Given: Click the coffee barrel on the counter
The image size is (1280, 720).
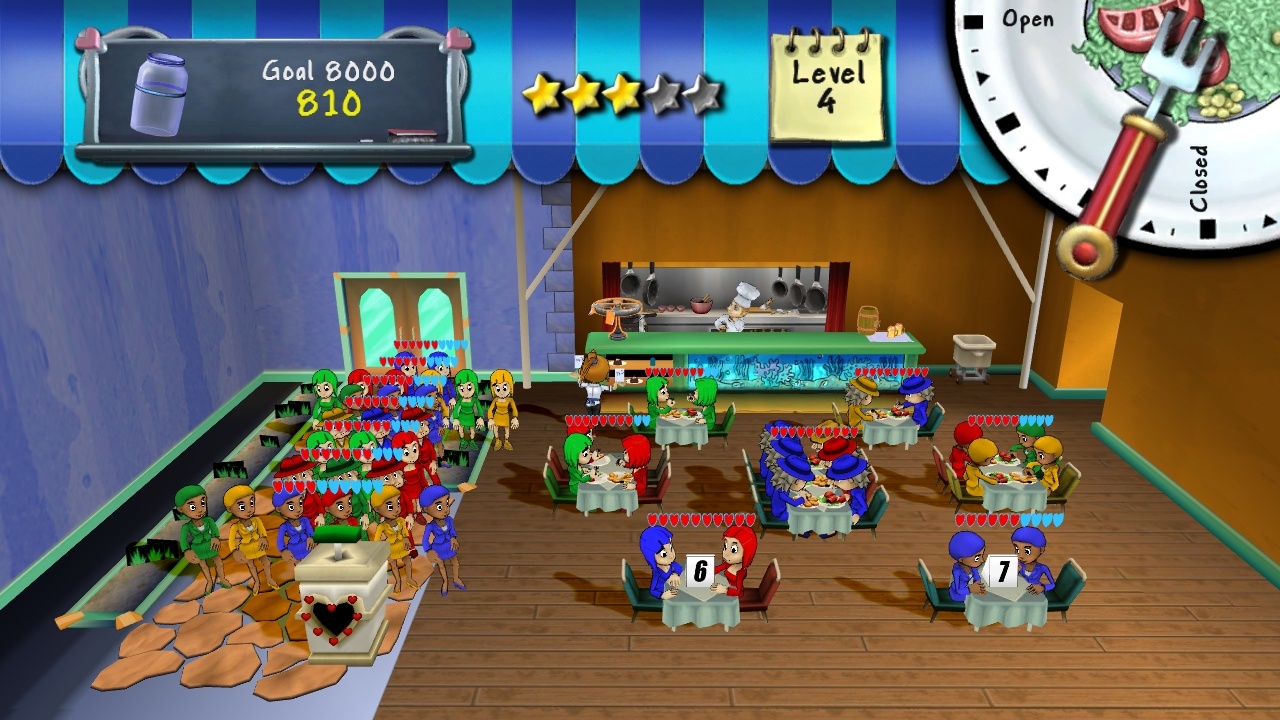Looking at the screenshot, I should (868, 323).
